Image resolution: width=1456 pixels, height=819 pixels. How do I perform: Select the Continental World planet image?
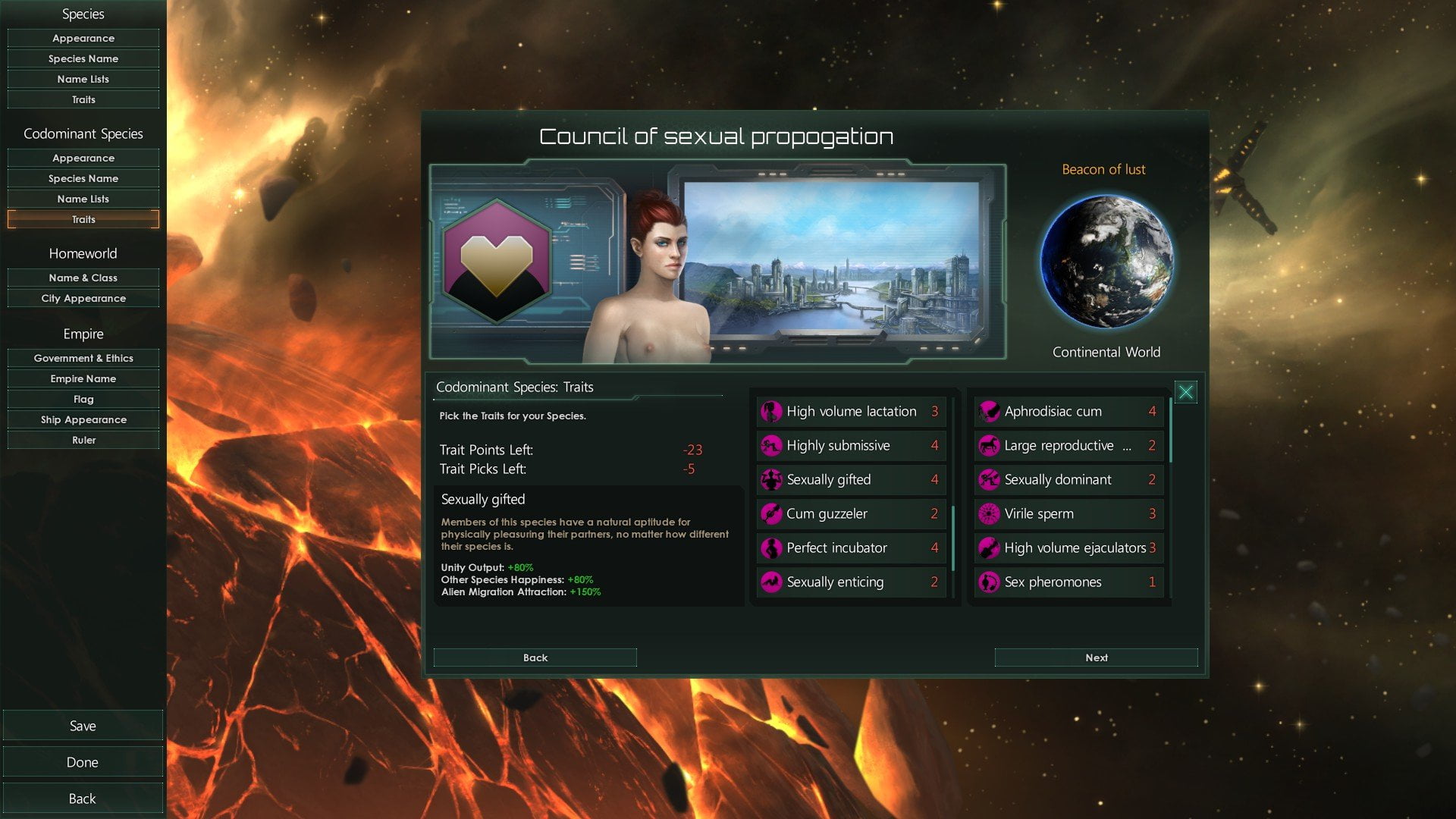click(x=1106, y=262)
